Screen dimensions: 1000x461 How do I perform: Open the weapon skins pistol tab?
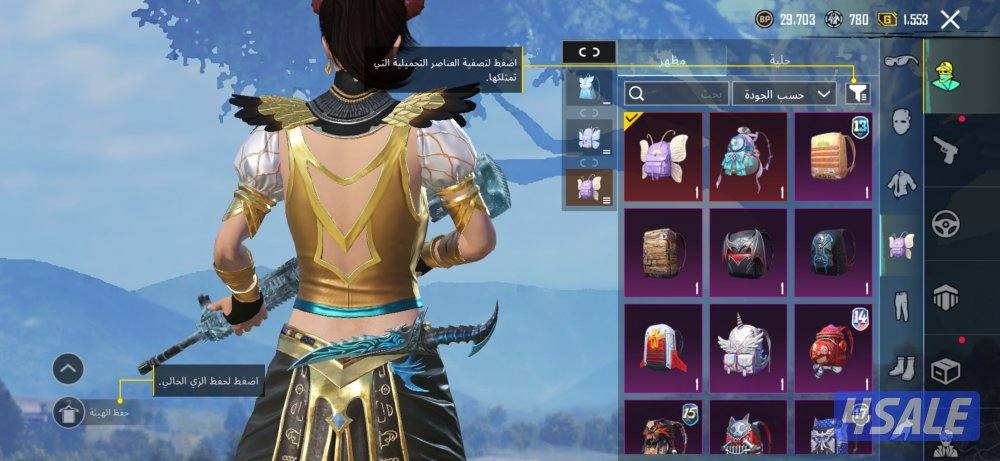pos(945,149)
